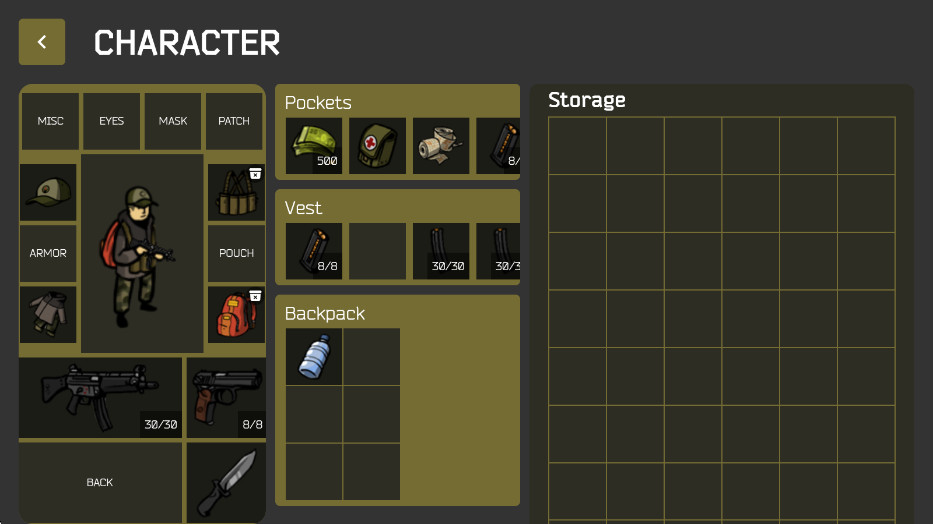Select the equipped tactical vest slot
Image resolution: width=933 pixels, height=524 pixels.
(235, 192)
